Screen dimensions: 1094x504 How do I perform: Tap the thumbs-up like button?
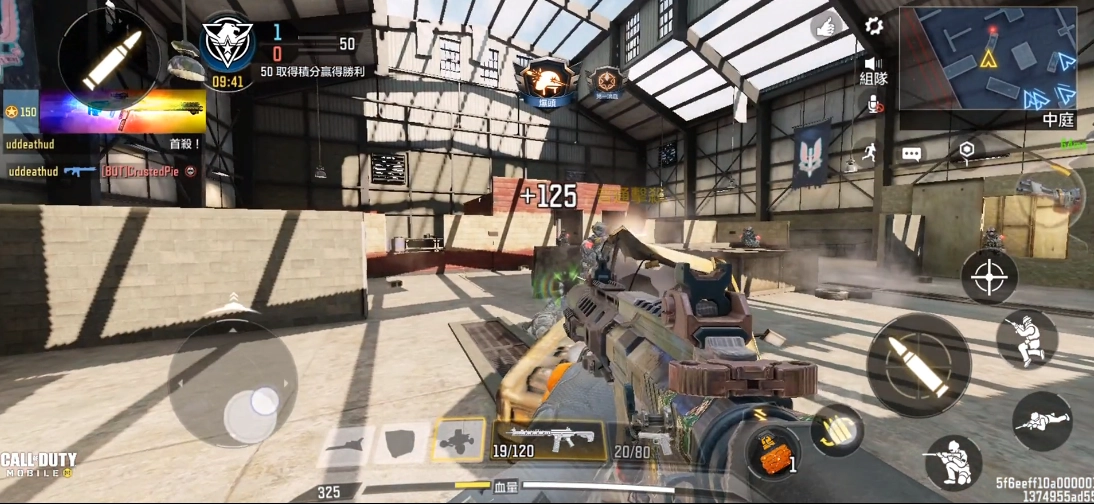pos(825,27)
